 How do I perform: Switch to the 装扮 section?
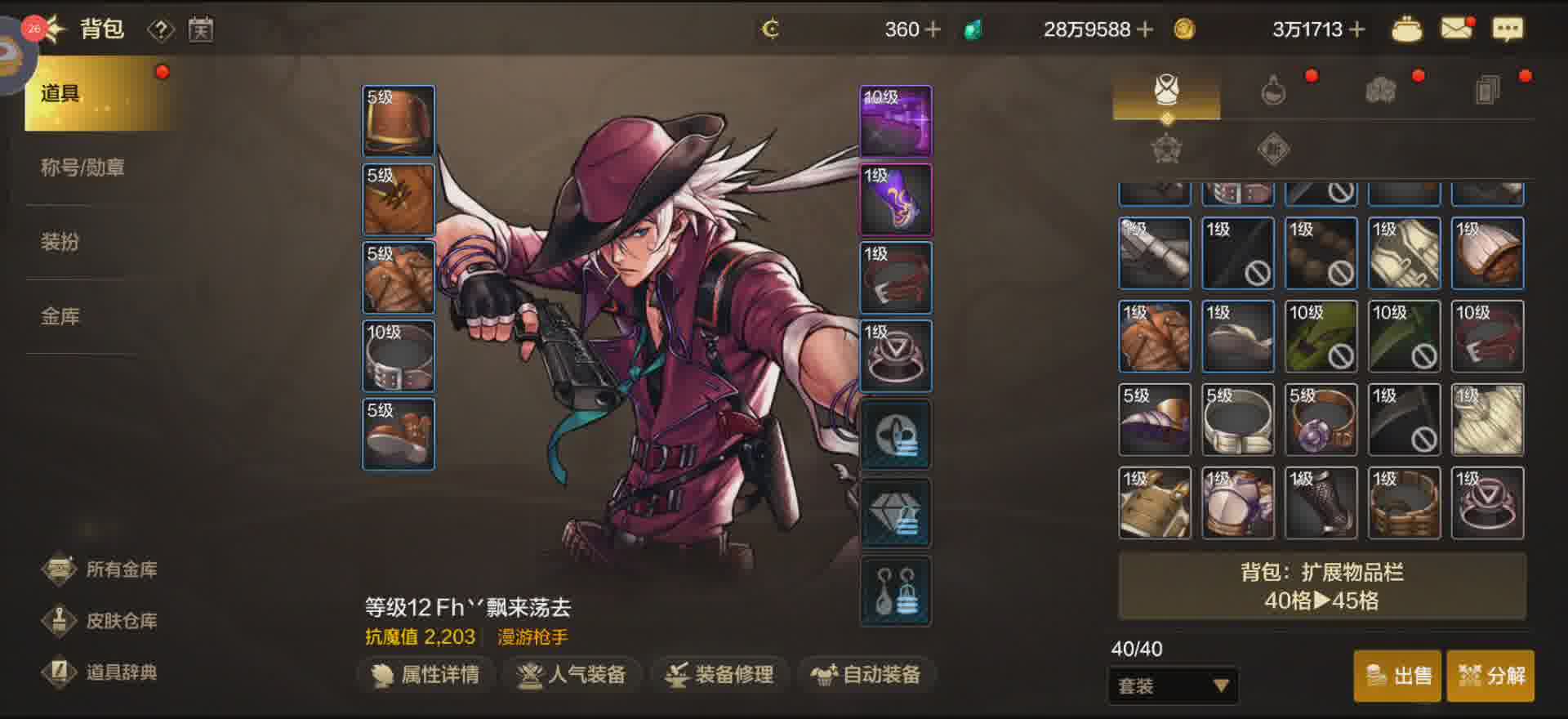click(x=60, y=242)
